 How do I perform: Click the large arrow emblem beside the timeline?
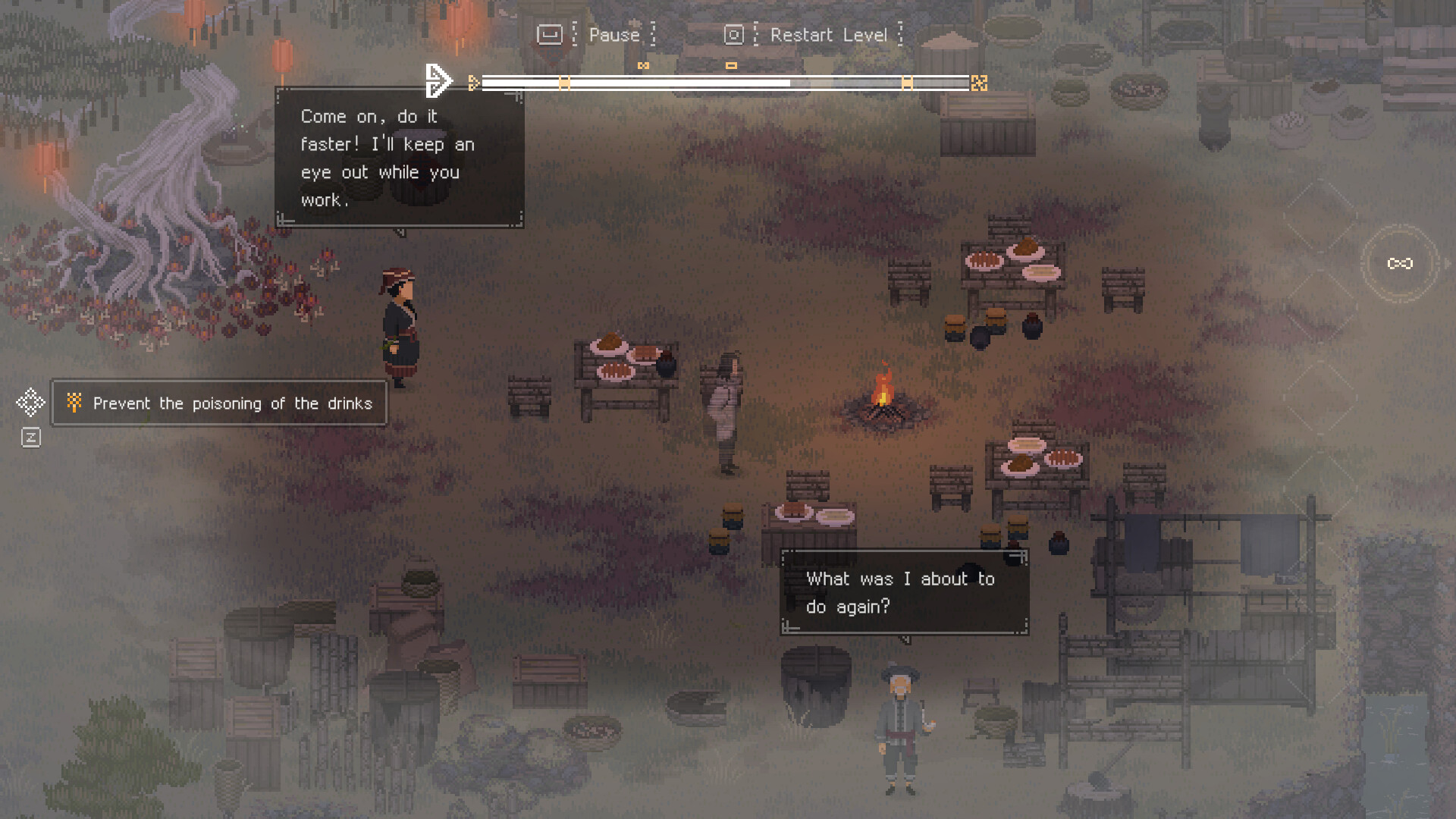click(x=438, y=80)
